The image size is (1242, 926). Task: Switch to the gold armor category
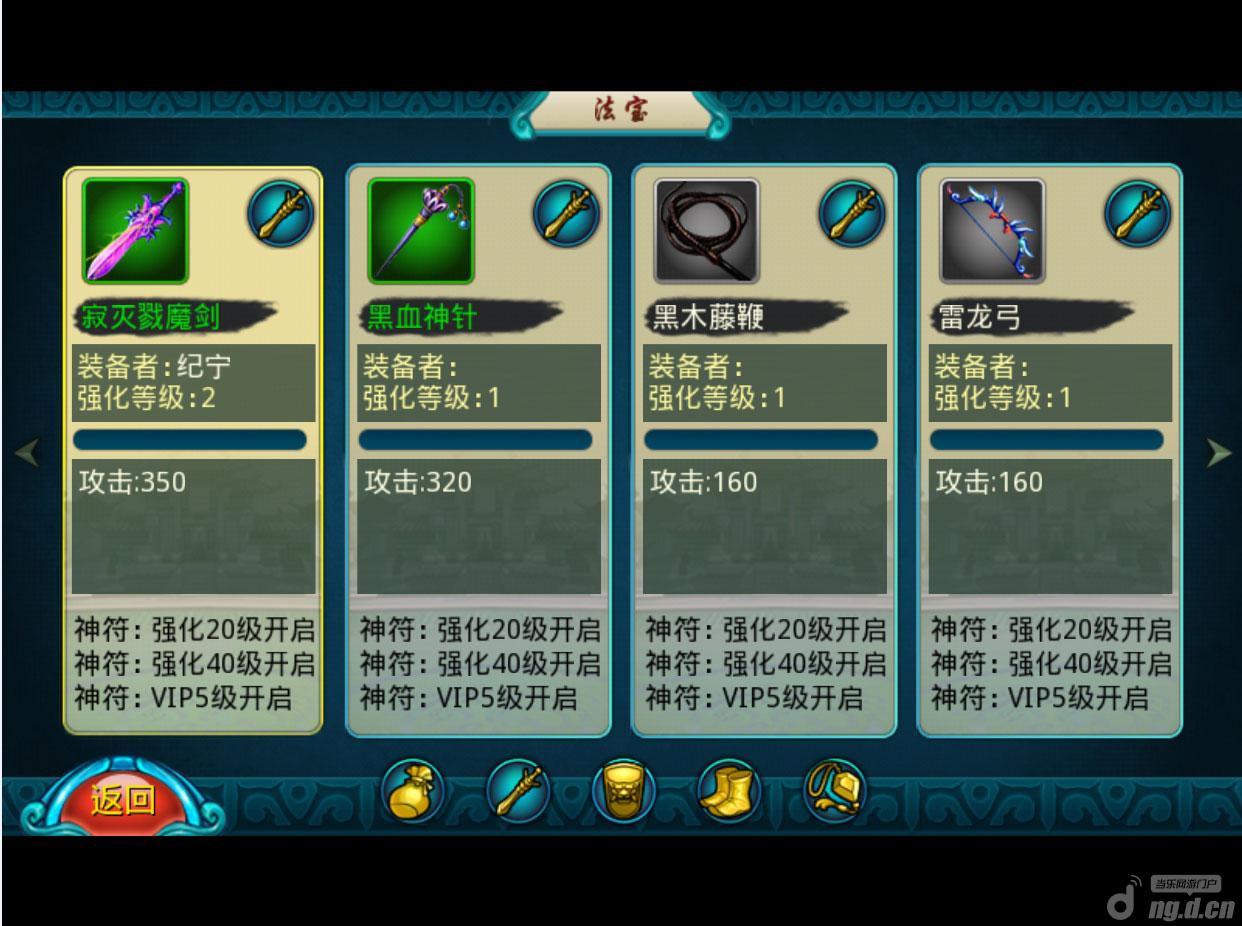pyautogui.click(x=623, y=791)
